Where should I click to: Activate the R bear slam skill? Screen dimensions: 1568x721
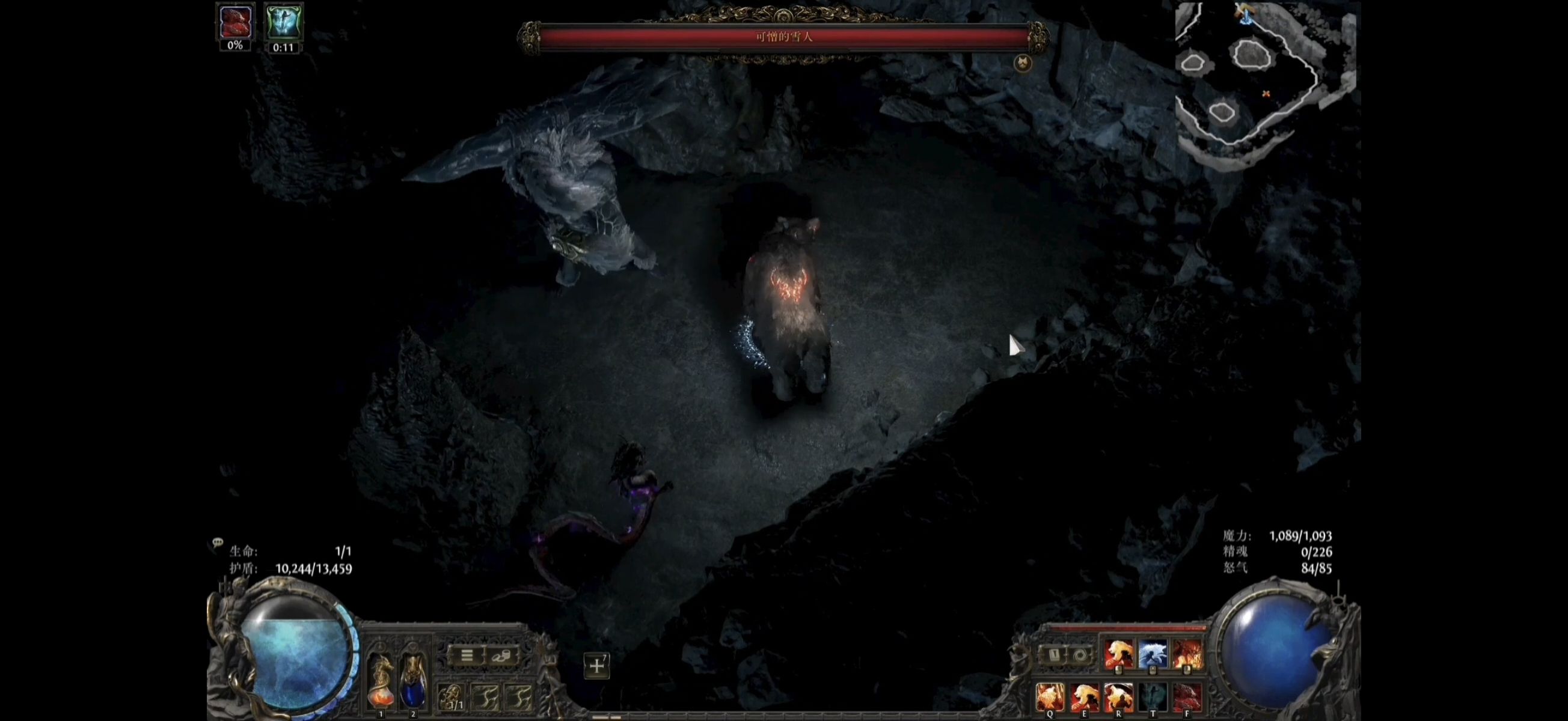point(1119,696)
